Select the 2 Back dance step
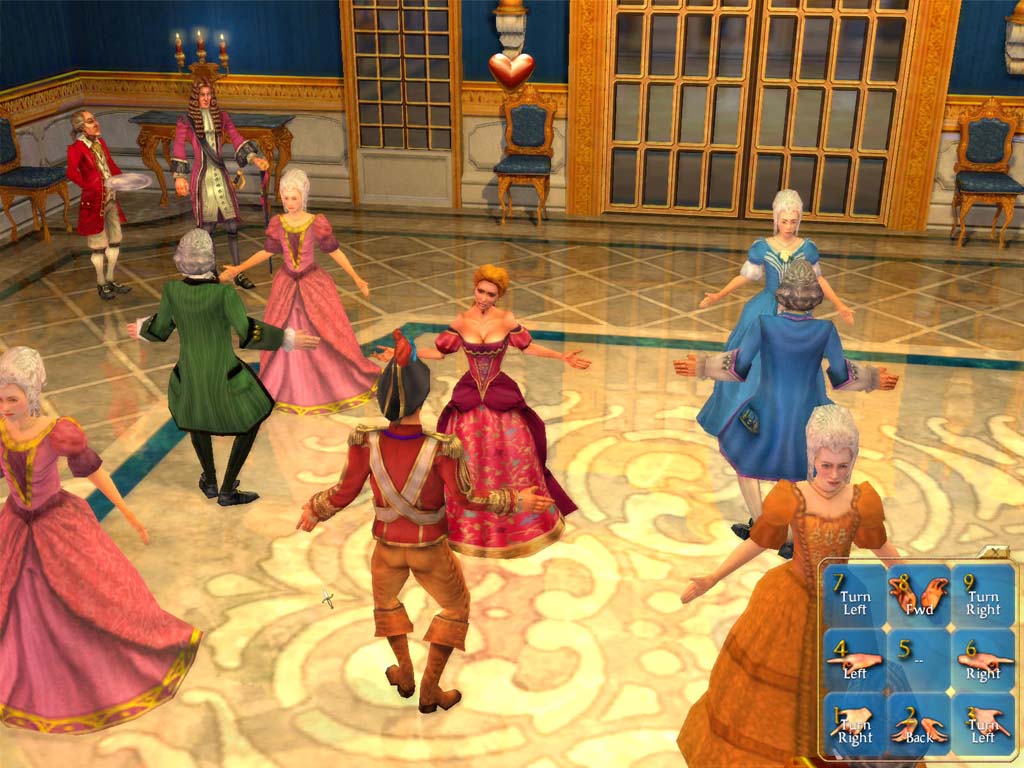Viewport: 1024px width, 768px height. pos(919,724)
